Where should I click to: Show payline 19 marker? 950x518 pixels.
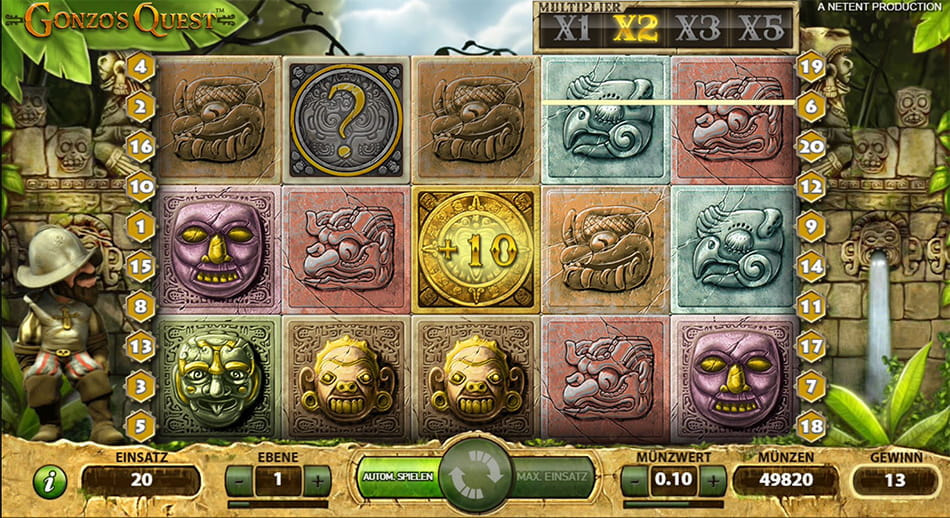[x=810, y=68]
